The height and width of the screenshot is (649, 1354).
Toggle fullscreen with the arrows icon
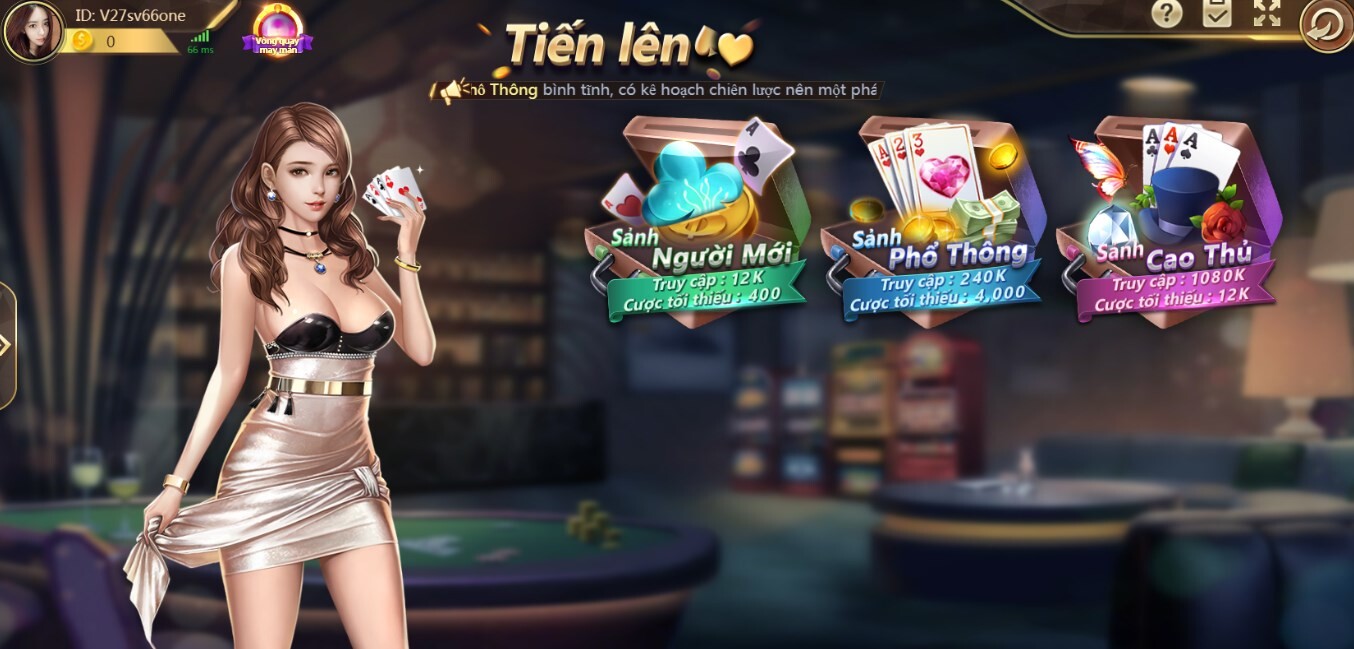click(1266, 14)
